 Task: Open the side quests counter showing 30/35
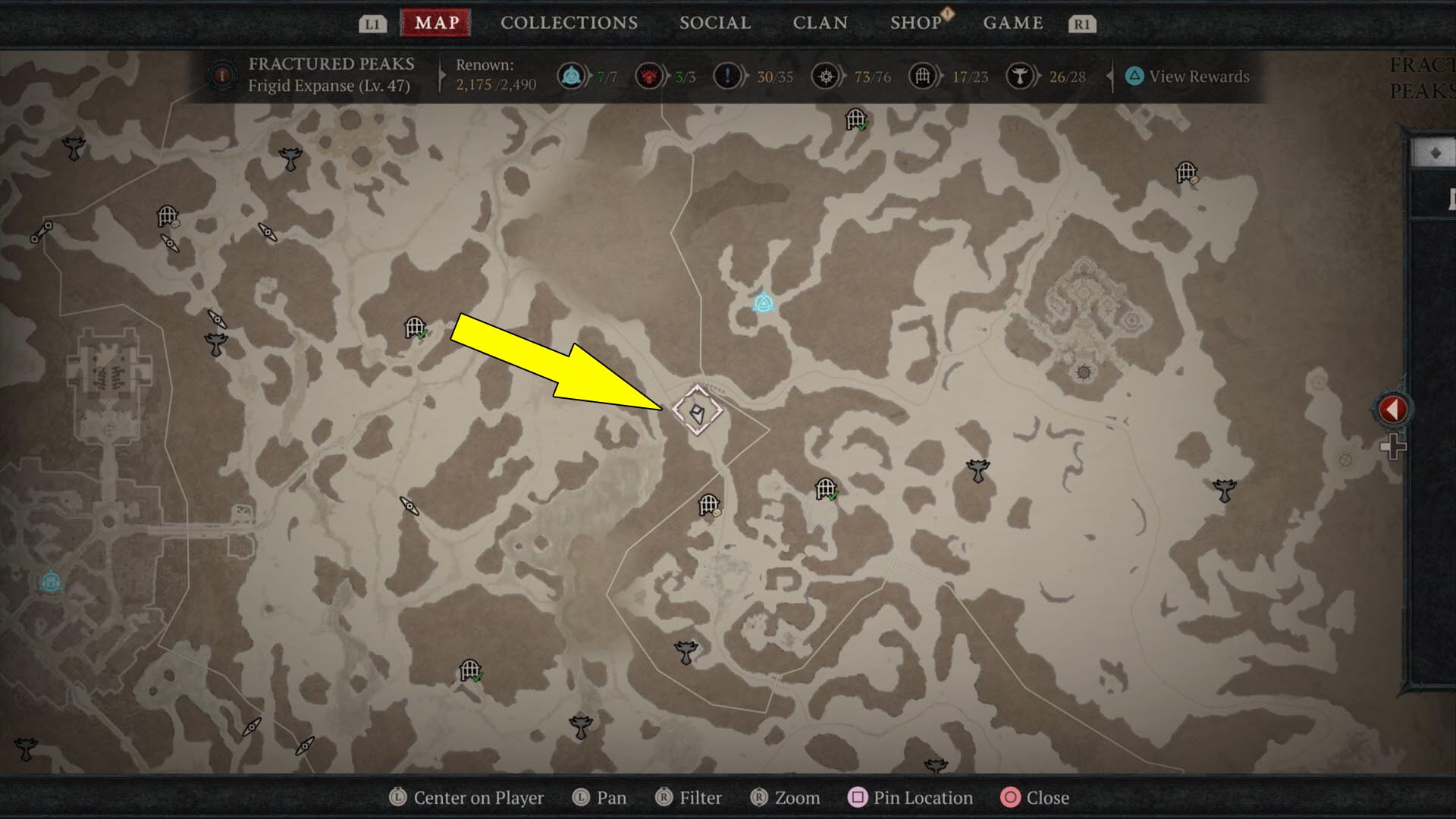(726, 76)
